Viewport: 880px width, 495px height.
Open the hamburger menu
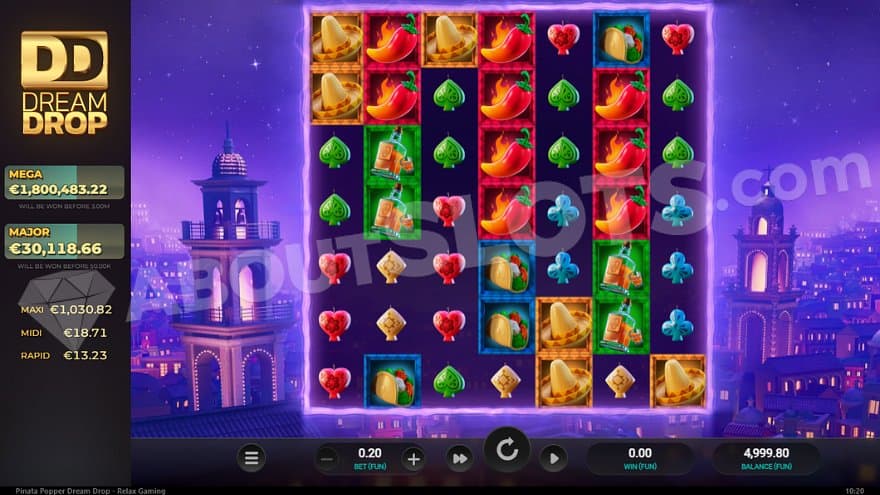point(251,459)
